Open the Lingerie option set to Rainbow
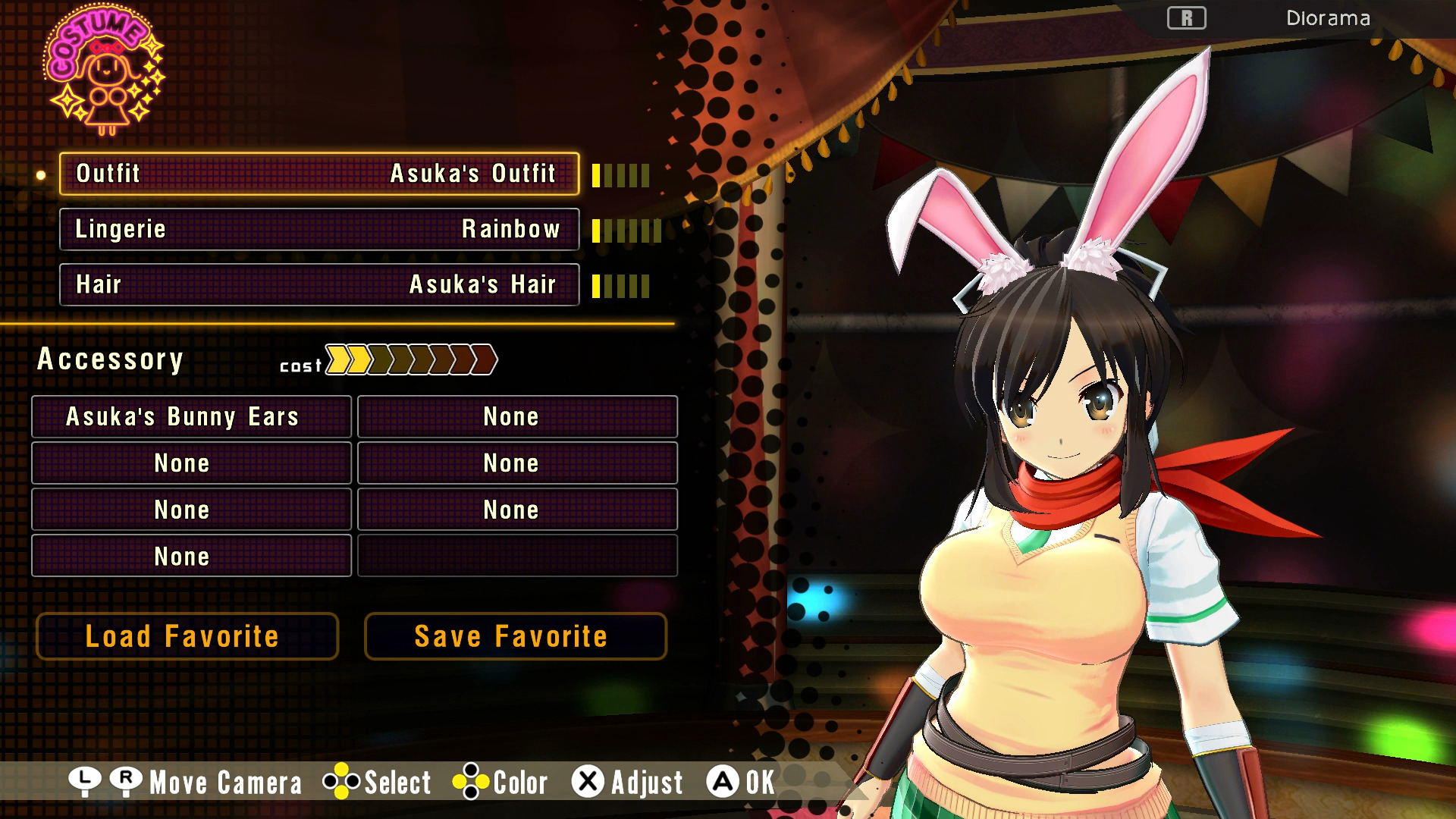This screenshot has height=819, width=1456. pyautogui.click(x=319, y=229)
